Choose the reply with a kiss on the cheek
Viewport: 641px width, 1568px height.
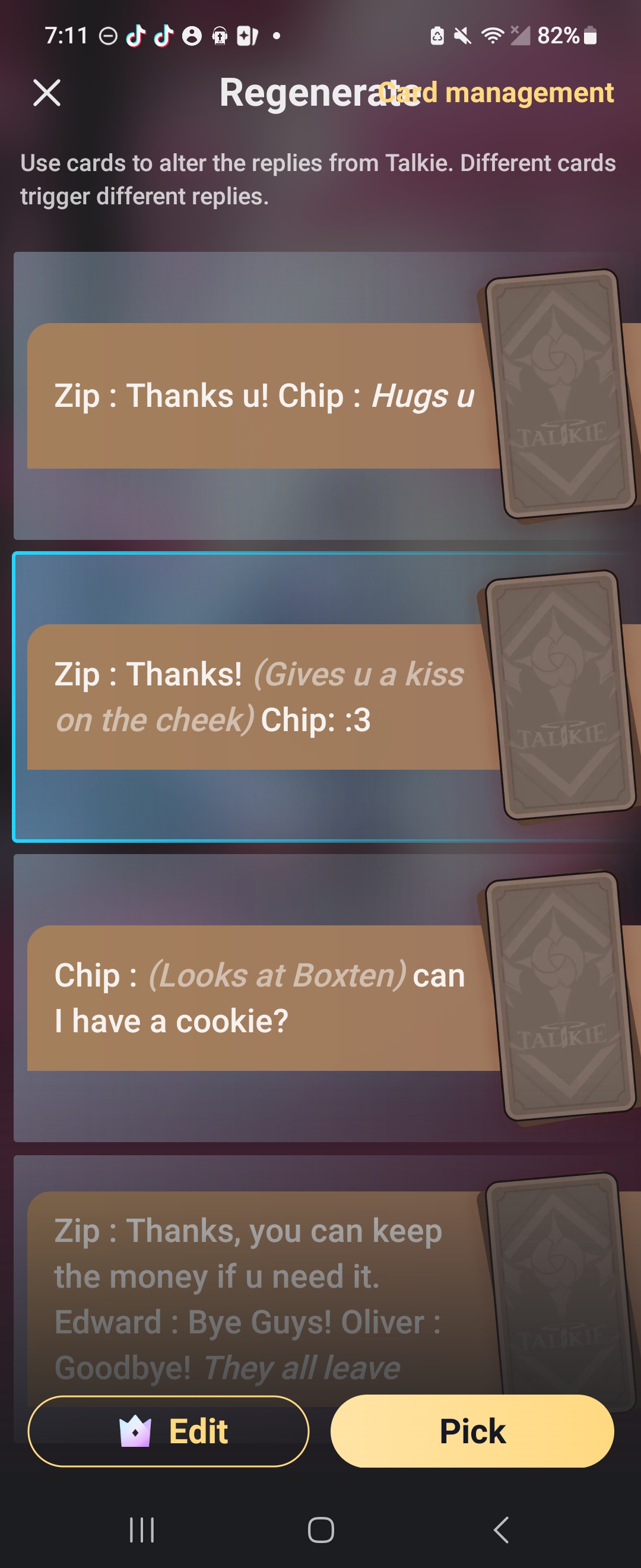[x=263, y=697]
